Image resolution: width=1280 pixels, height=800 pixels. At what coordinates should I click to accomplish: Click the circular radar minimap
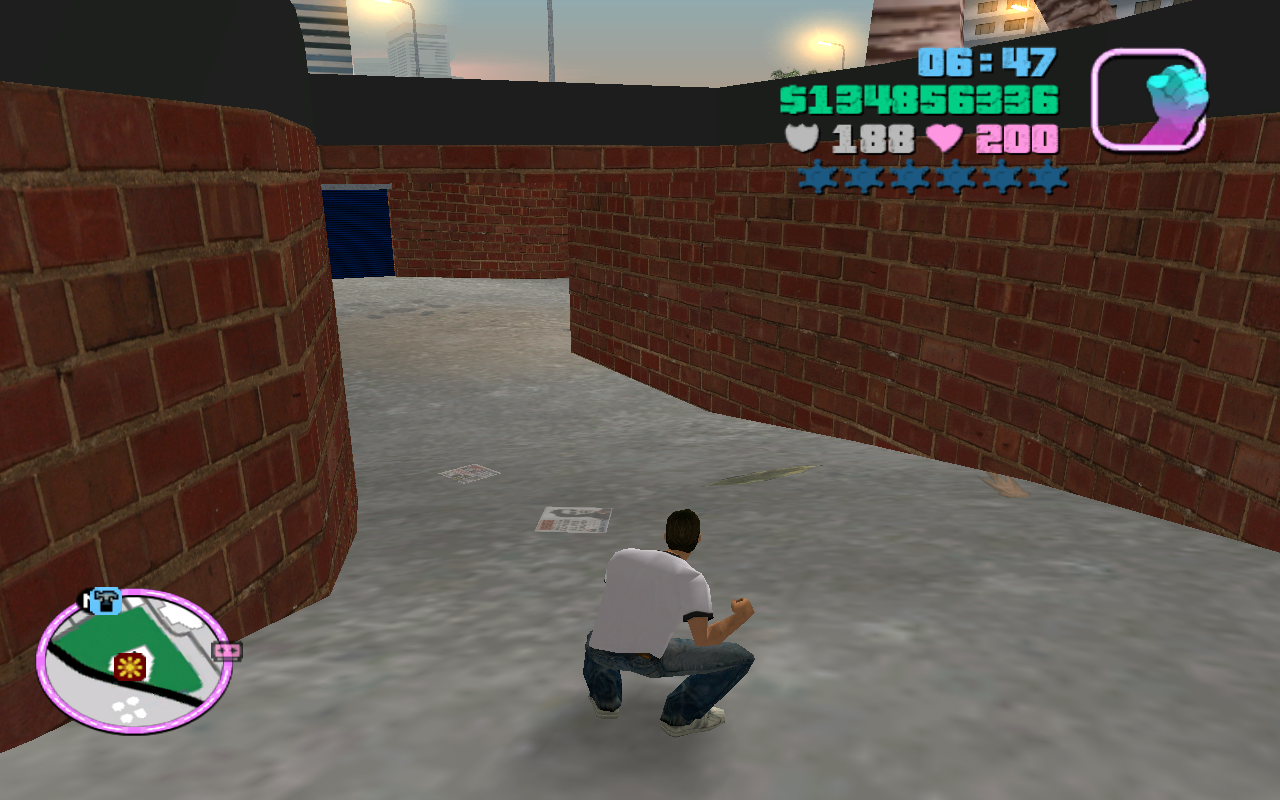[135, 662]
